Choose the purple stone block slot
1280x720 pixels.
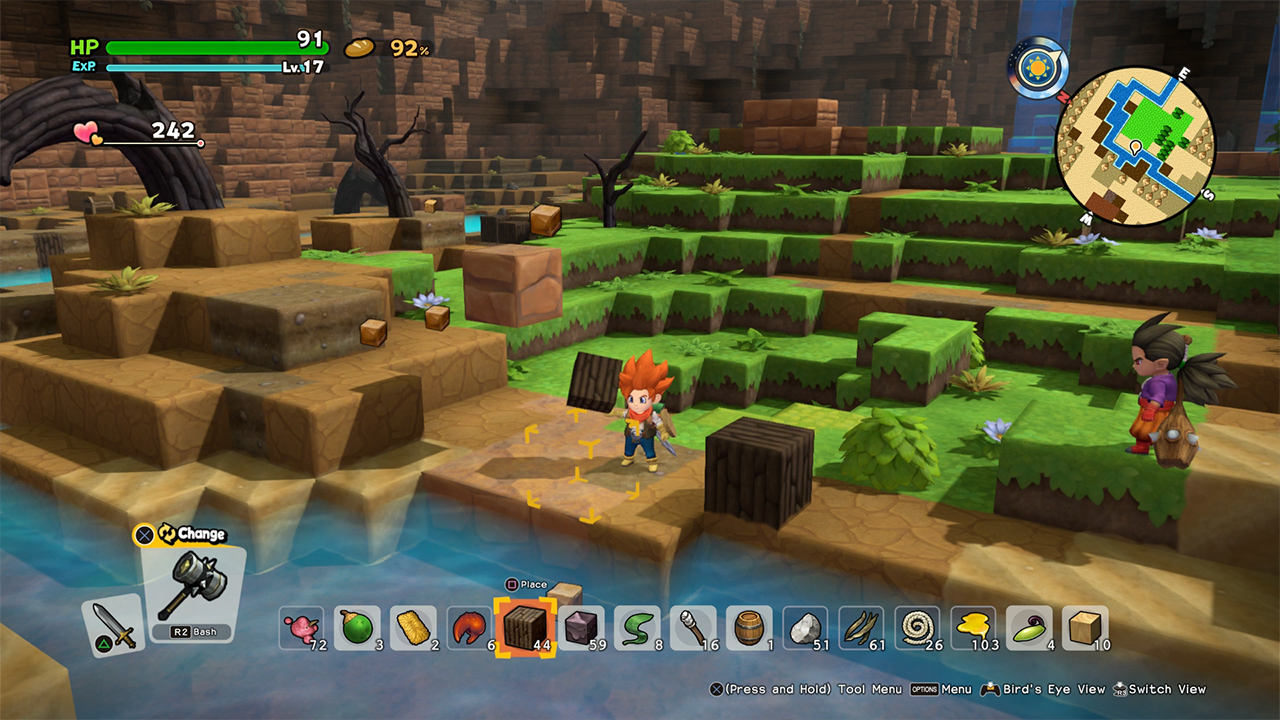581,628
